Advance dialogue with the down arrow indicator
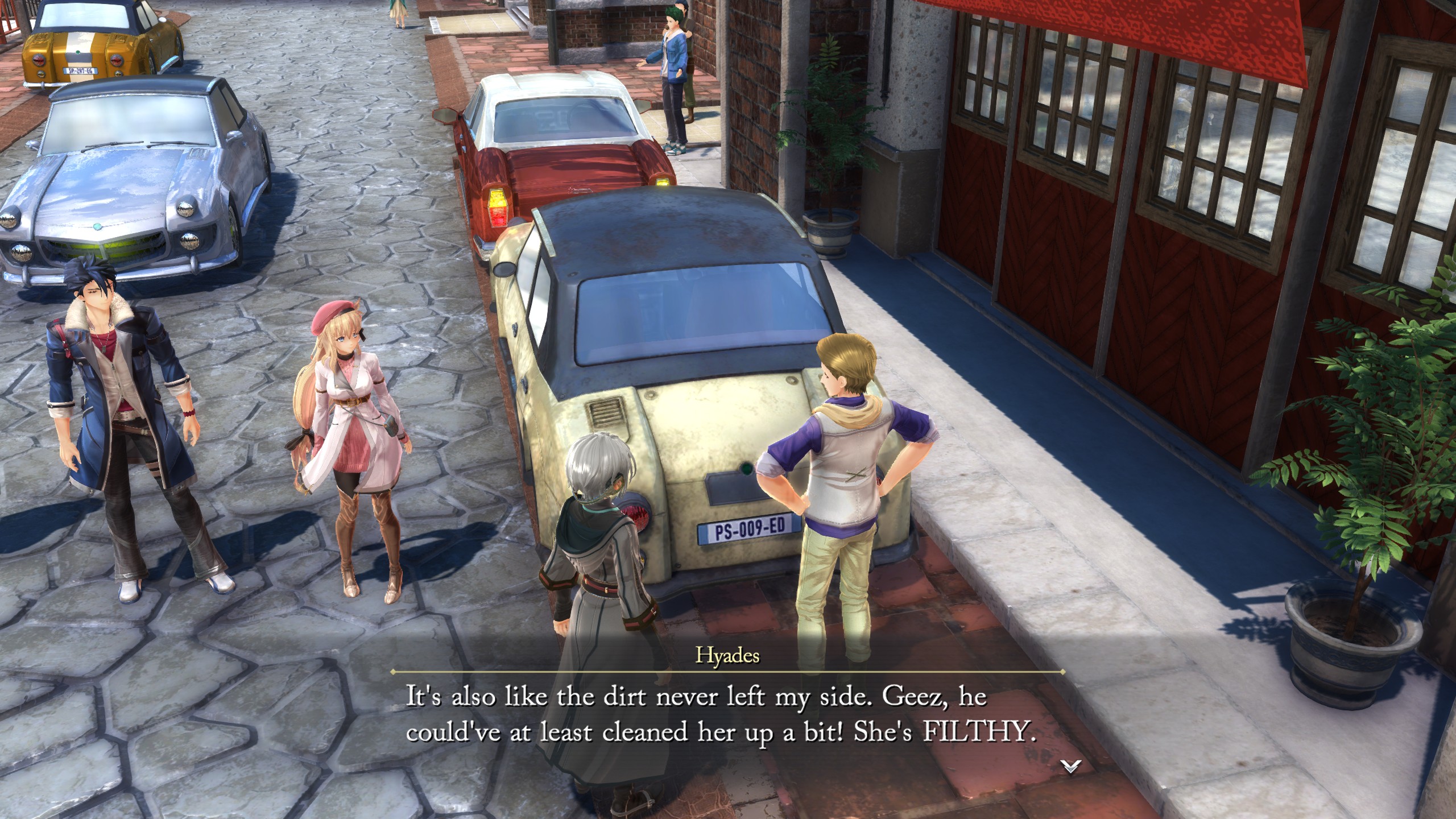1456x819 pixels. coord(1070,767)
